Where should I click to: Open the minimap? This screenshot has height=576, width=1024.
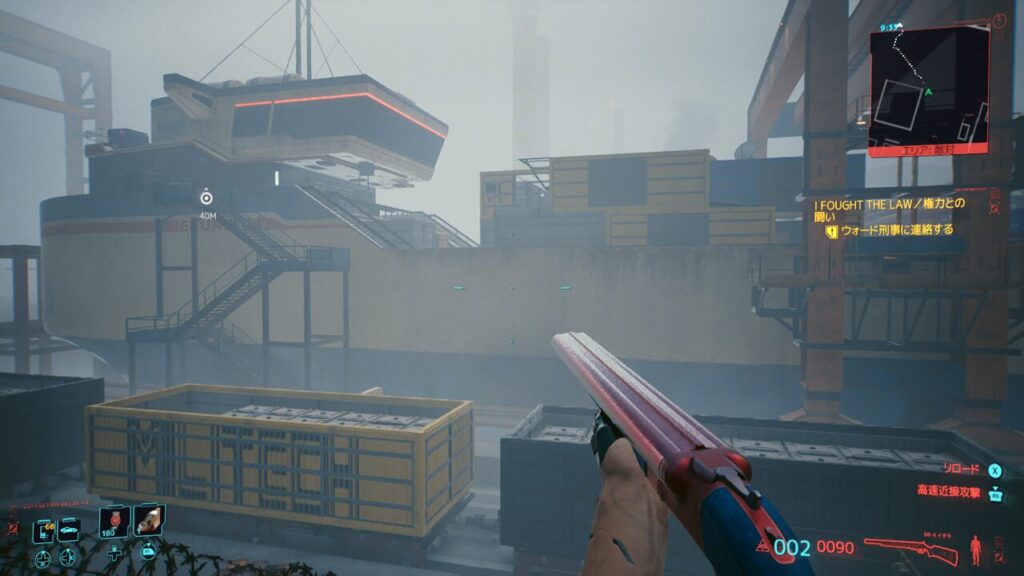pos(928,91)
